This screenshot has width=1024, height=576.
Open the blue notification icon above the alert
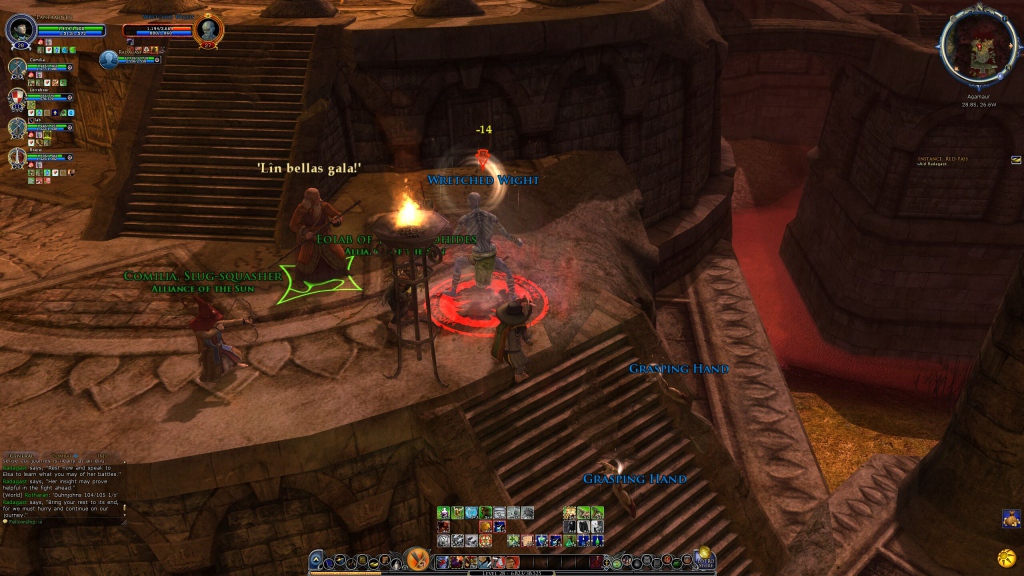pyautogui.click(x=1011, y=518)
